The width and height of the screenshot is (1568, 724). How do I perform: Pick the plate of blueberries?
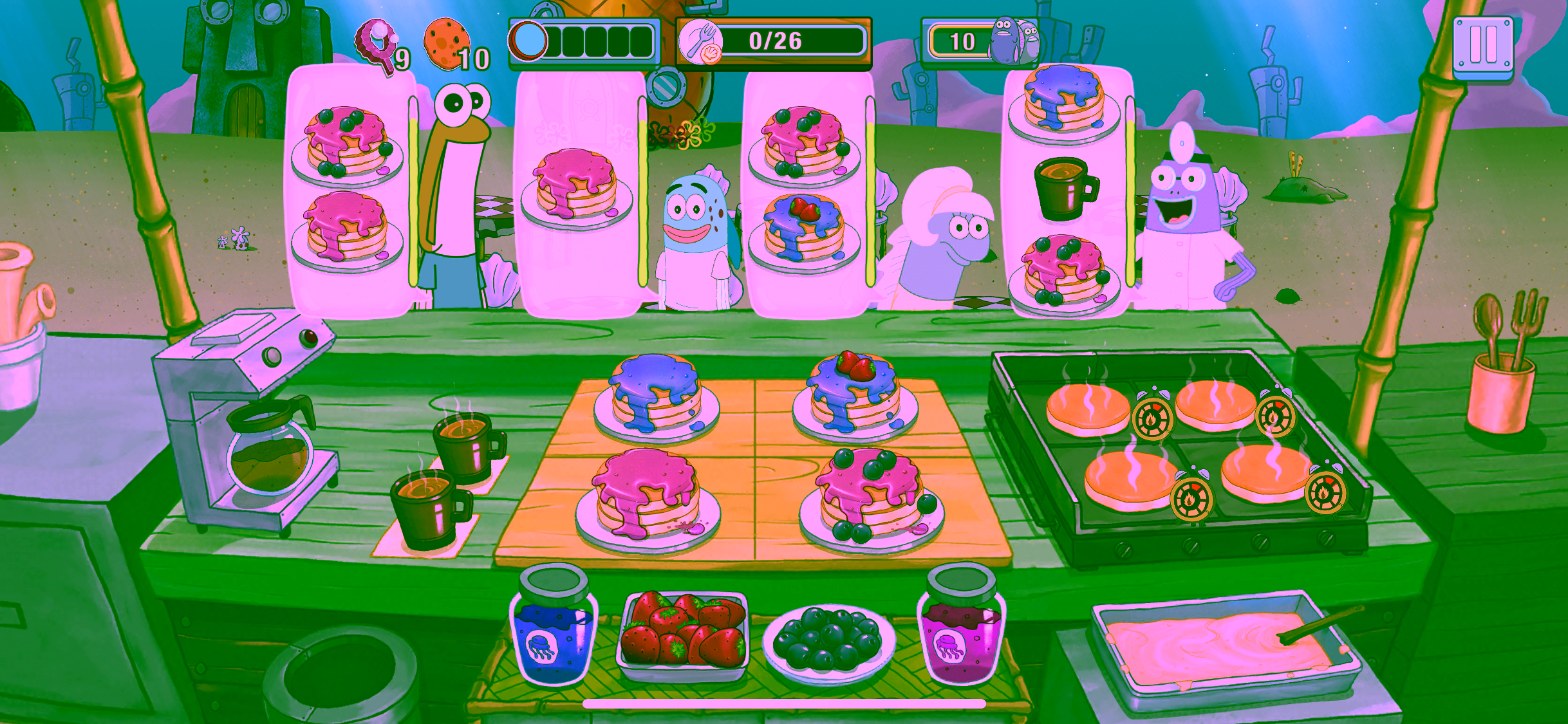pyautogui.click(x=828, y=640)
